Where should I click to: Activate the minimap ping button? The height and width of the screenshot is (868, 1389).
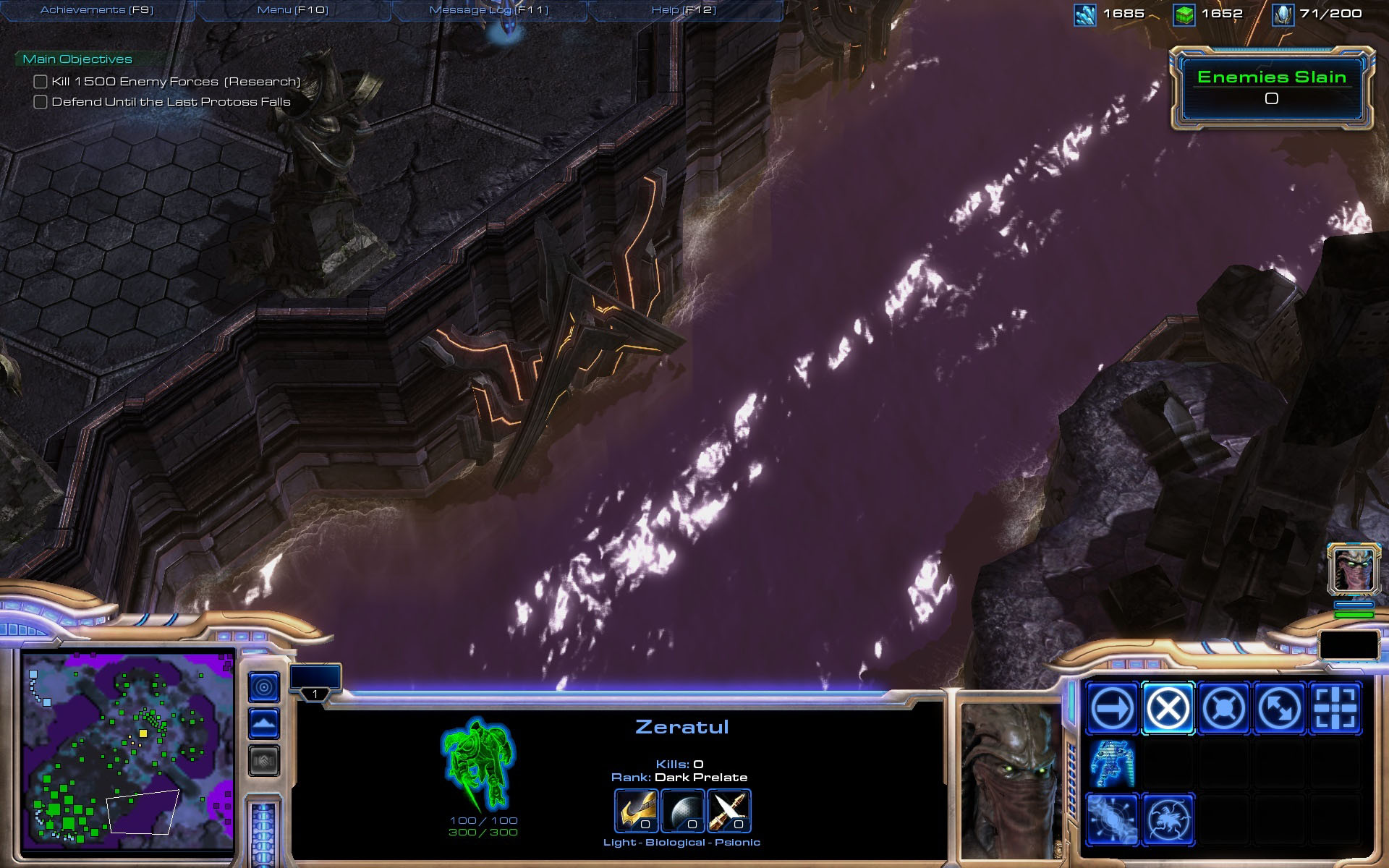coord(264,686)
